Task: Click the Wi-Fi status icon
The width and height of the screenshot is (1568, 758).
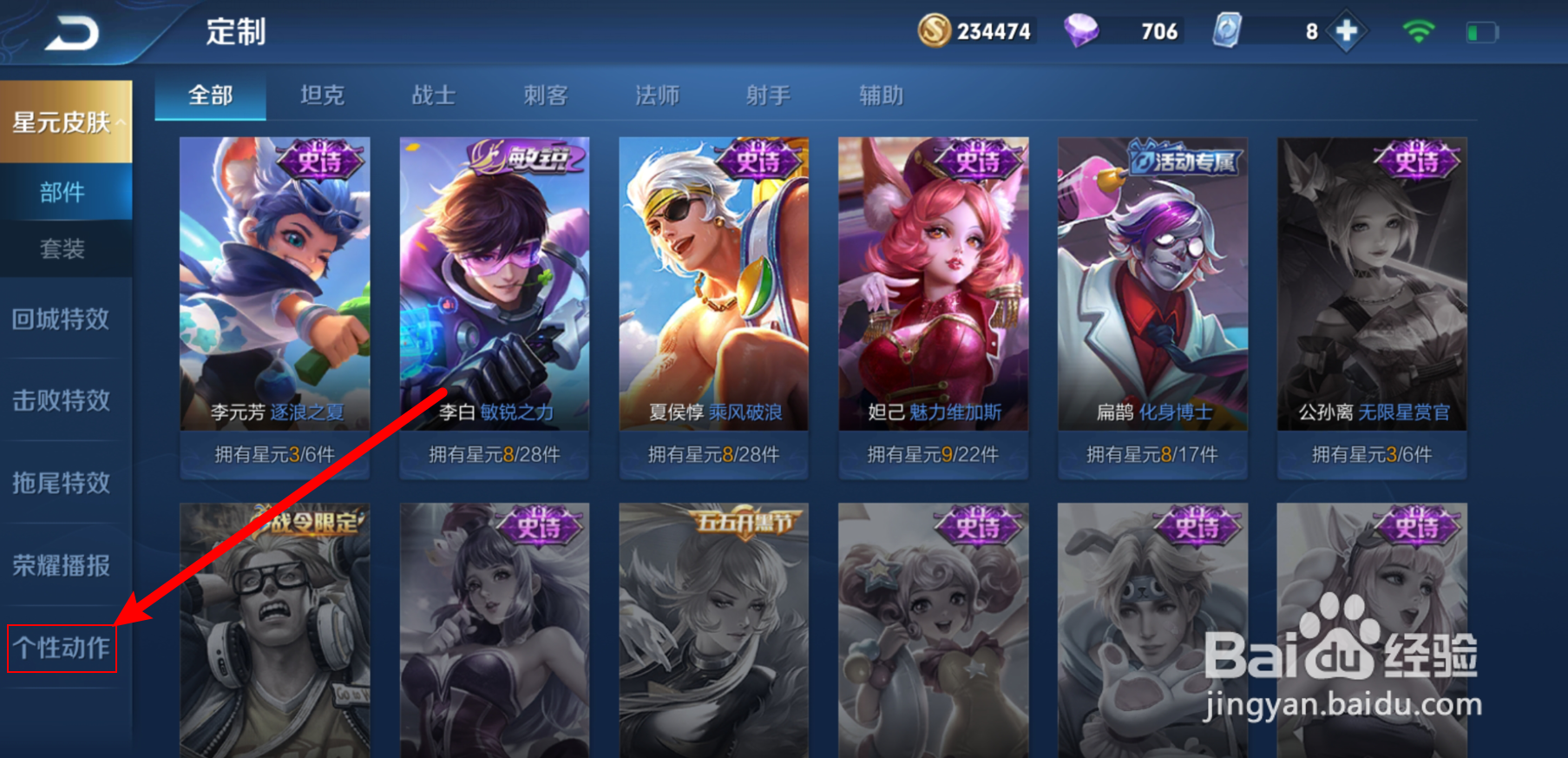Action: click(x=1418, y=30)
